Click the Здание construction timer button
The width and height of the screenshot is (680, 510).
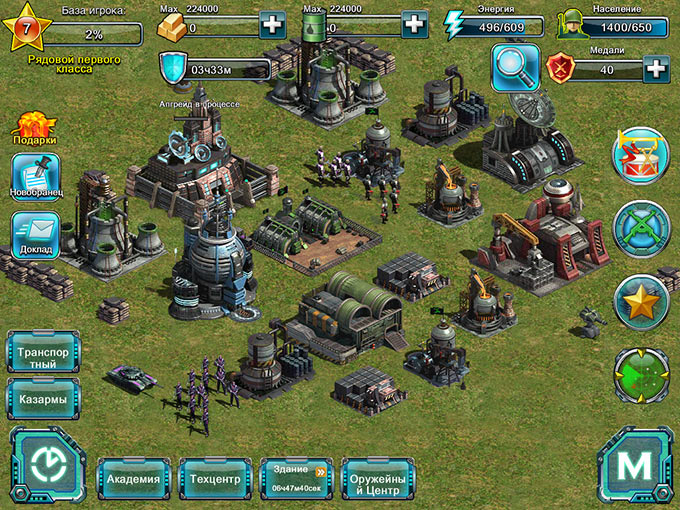click(x=297, y=479)
